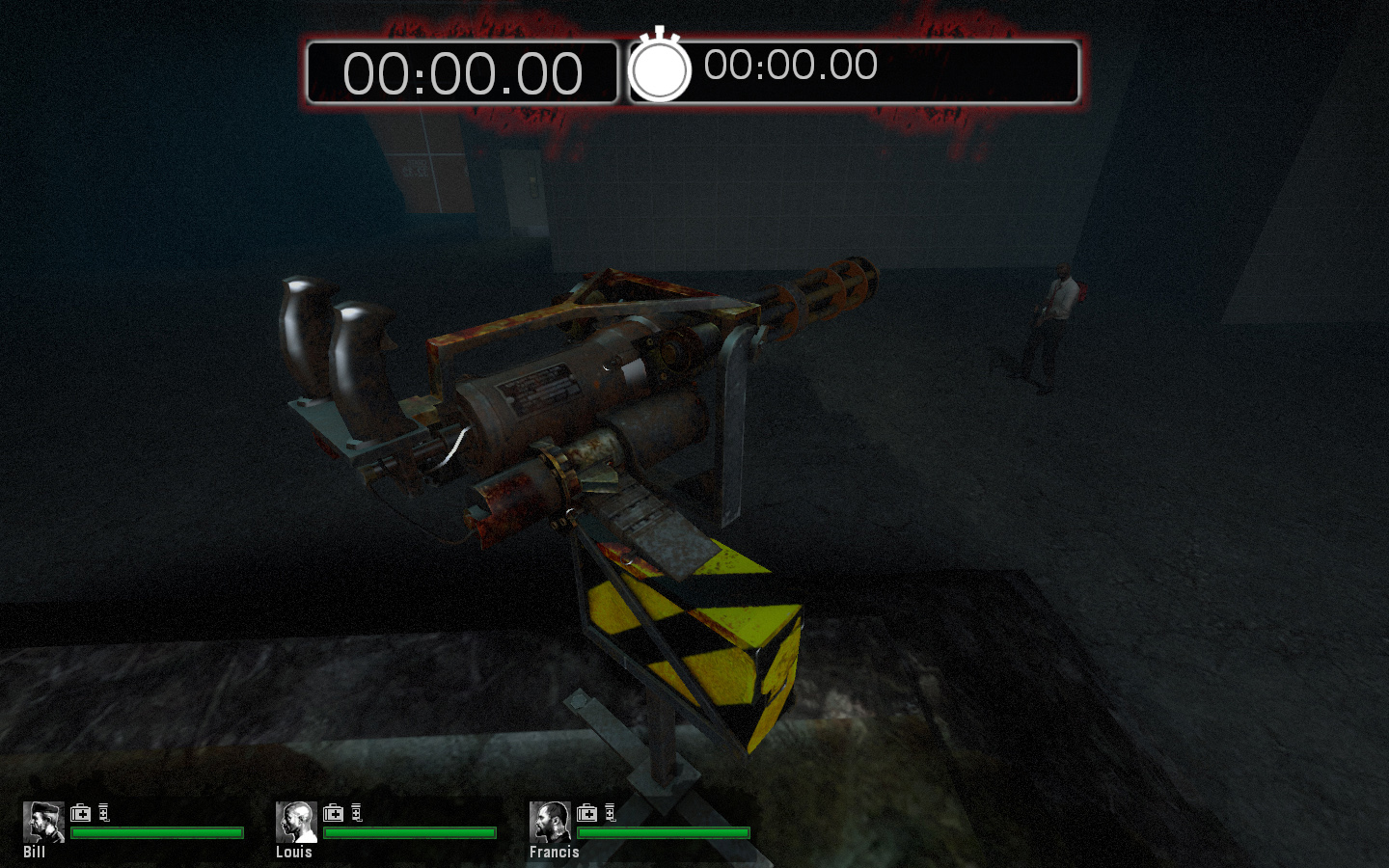Select the left 00:00.00 timer display

(x=463, y=70)
